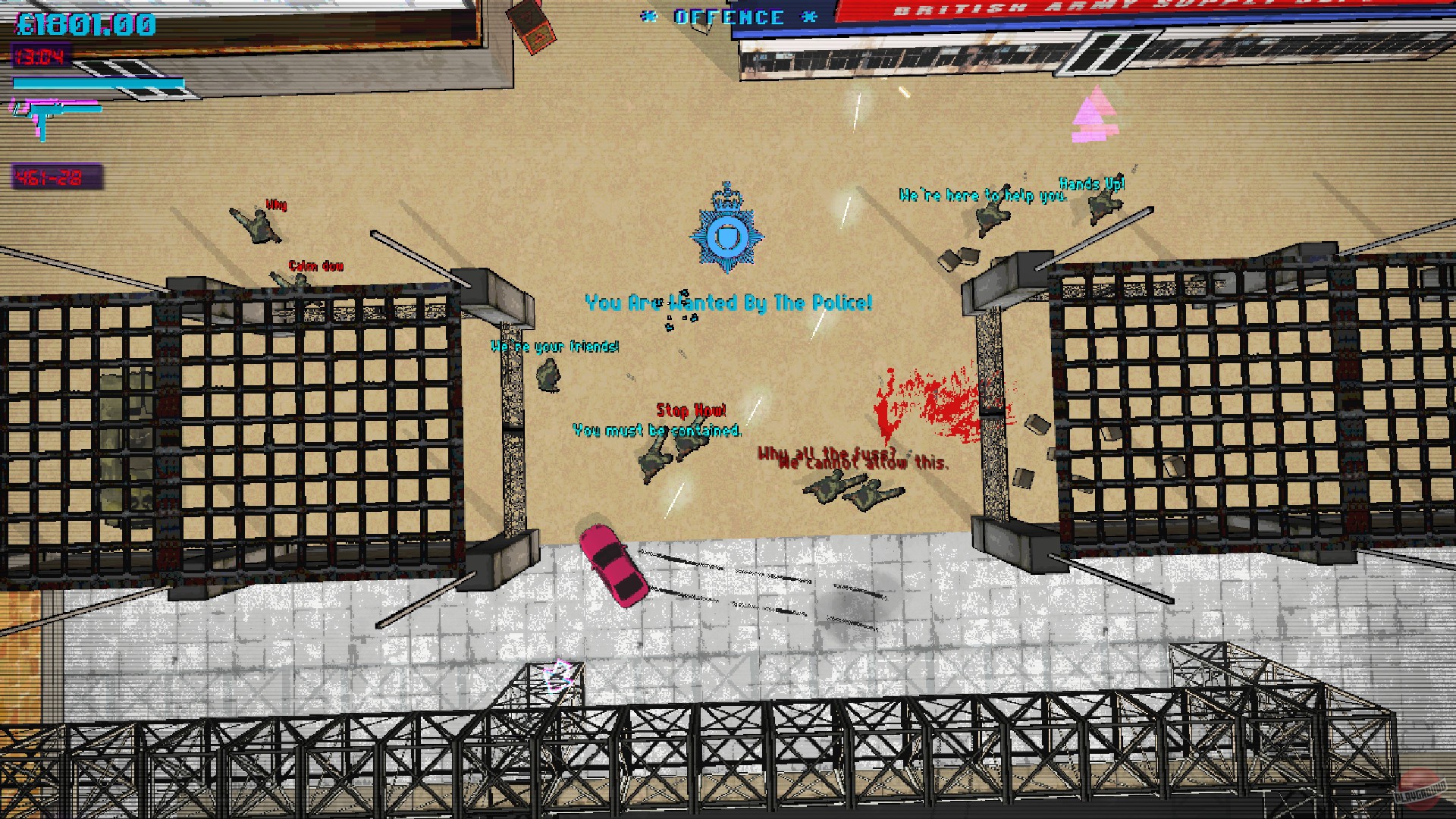The image size is (1456, 819).
Task: Click the police badge emblem
Action: (726, 235)
